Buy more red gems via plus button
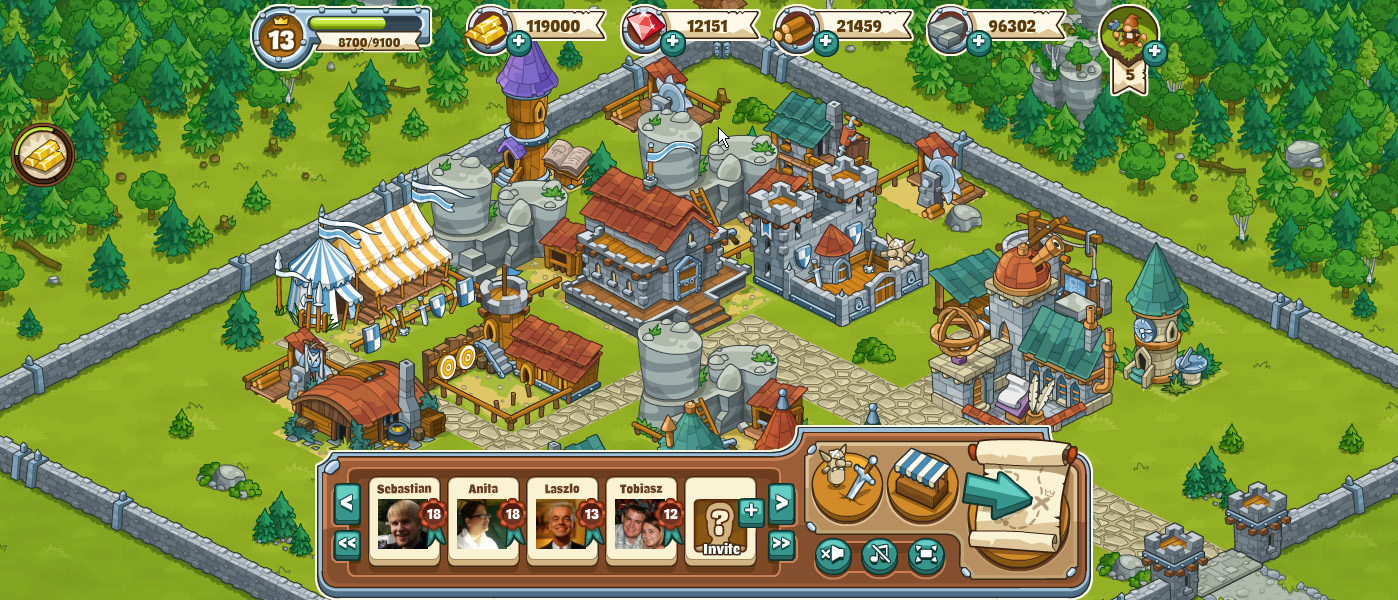This screenshot has height=600, width=1398. (x=672, y=43)
